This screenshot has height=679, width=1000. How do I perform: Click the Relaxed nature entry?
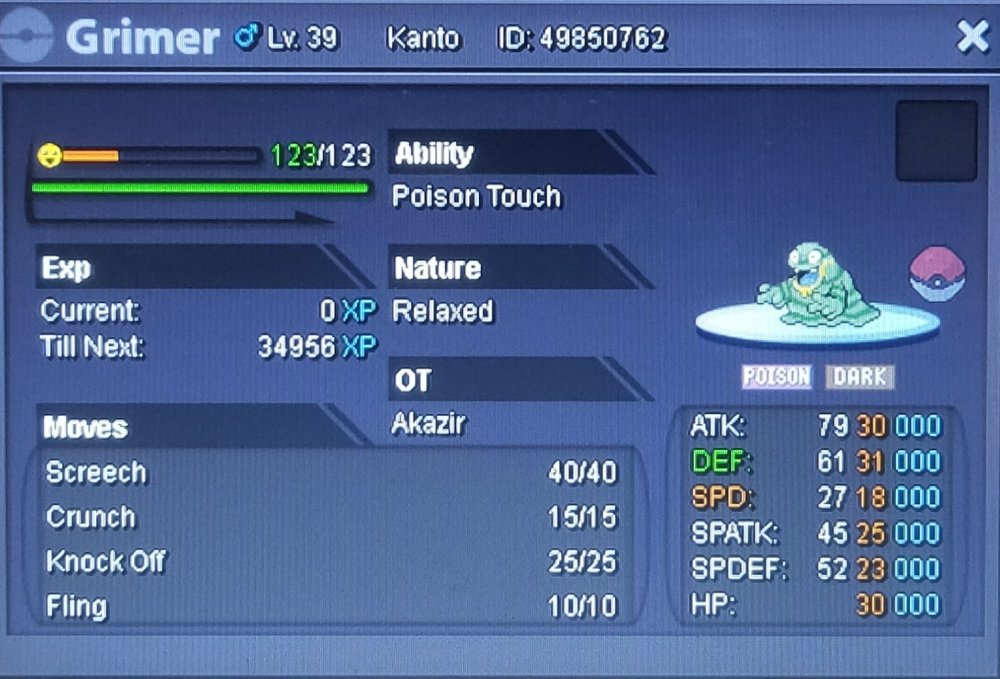443,312
